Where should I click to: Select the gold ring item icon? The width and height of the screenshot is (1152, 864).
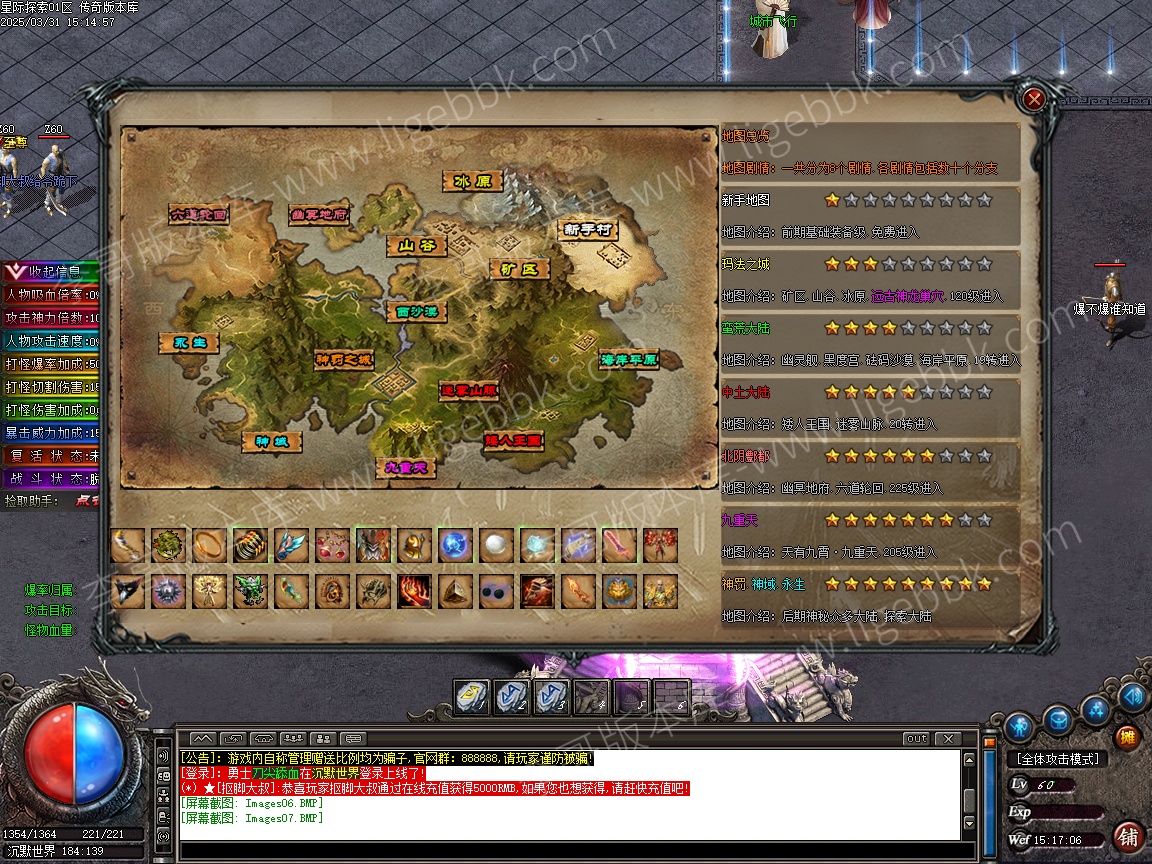[x=209, y=545]
